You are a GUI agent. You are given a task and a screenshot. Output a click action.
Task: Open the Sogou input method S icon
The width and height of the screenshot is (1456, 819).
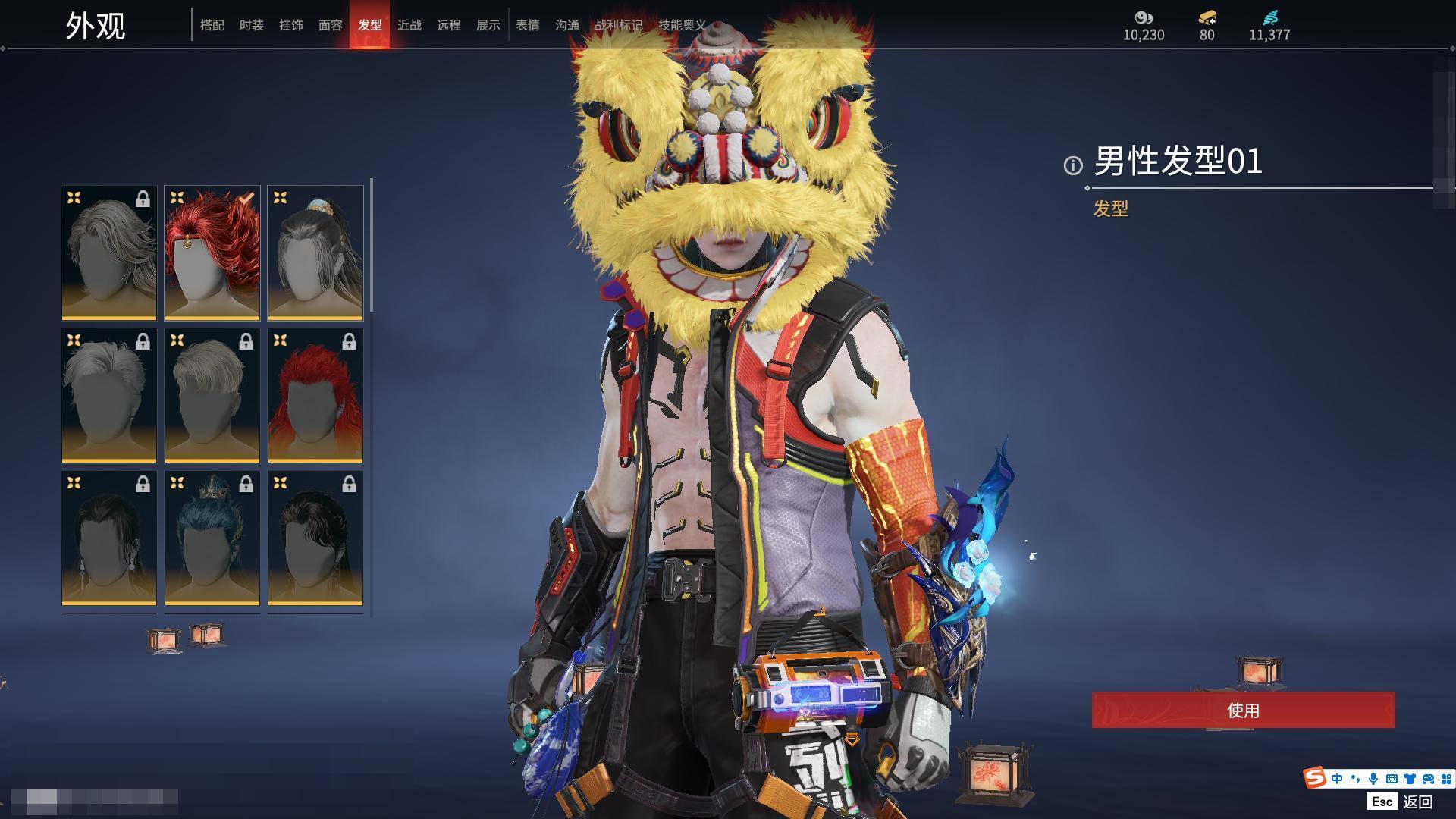click(x=1314, y=778)
